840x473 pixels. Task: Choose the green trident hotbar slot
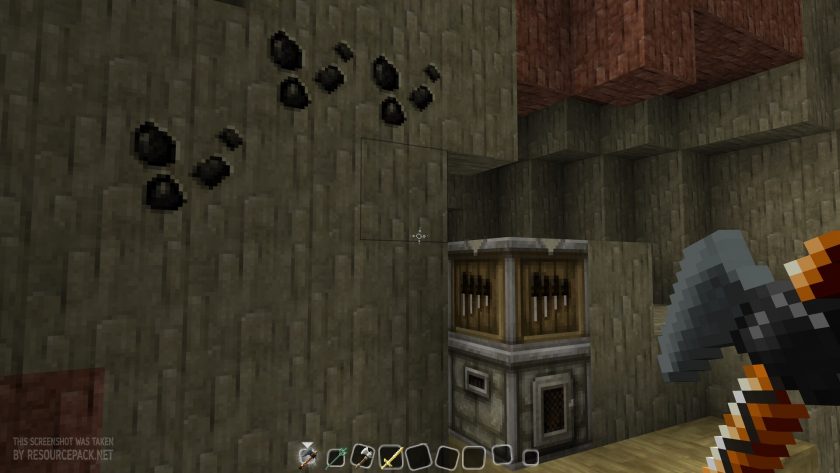coord(336,457)
